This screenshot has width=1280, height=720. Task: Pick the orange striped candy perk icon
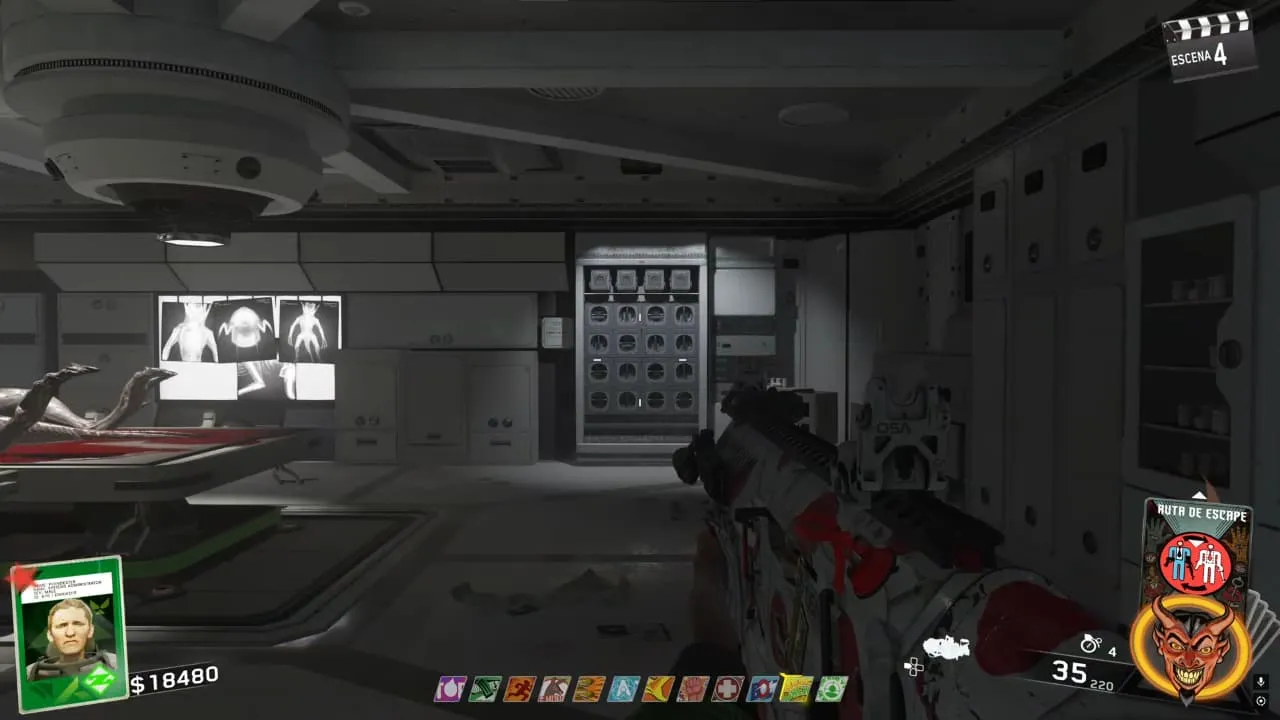click(x=589, y=689)
